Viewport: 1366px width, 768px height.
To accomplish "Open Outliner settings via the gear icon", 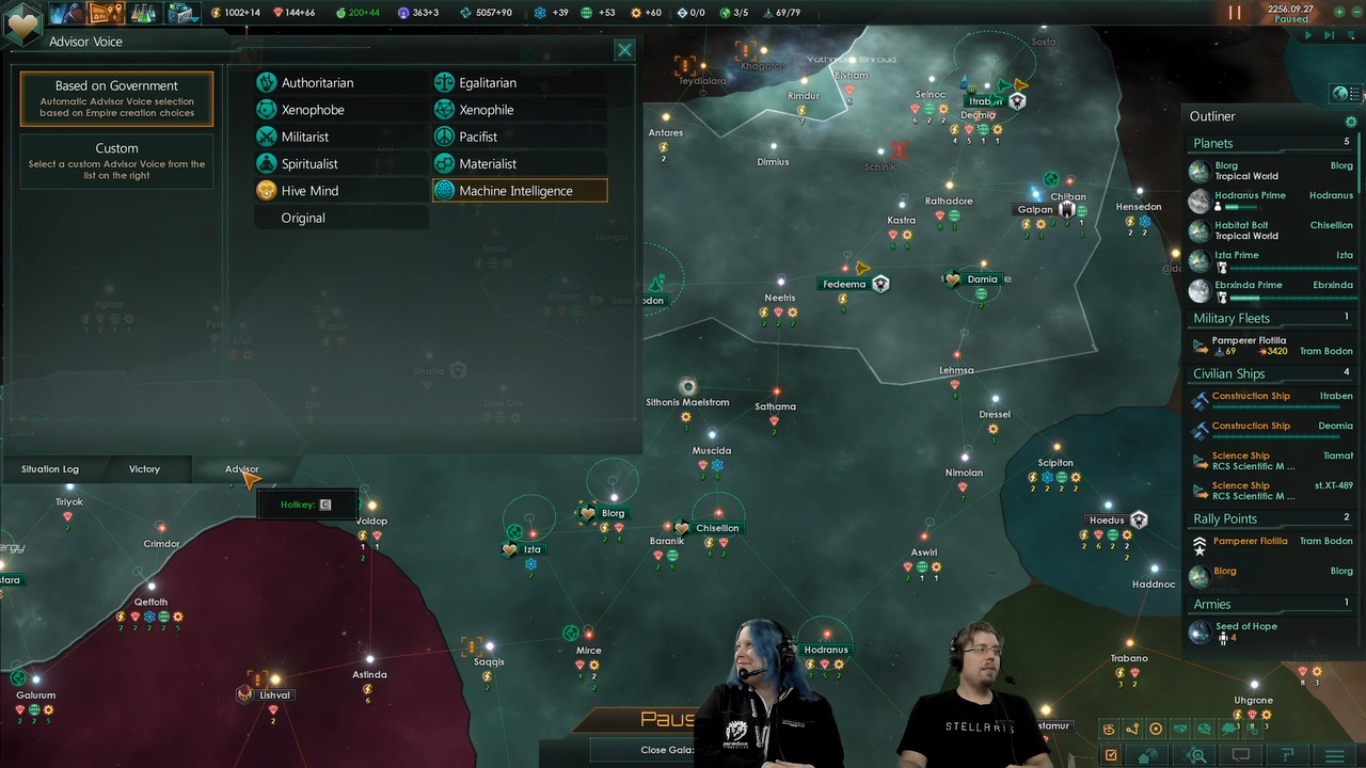I will (x=1351, y=120).
